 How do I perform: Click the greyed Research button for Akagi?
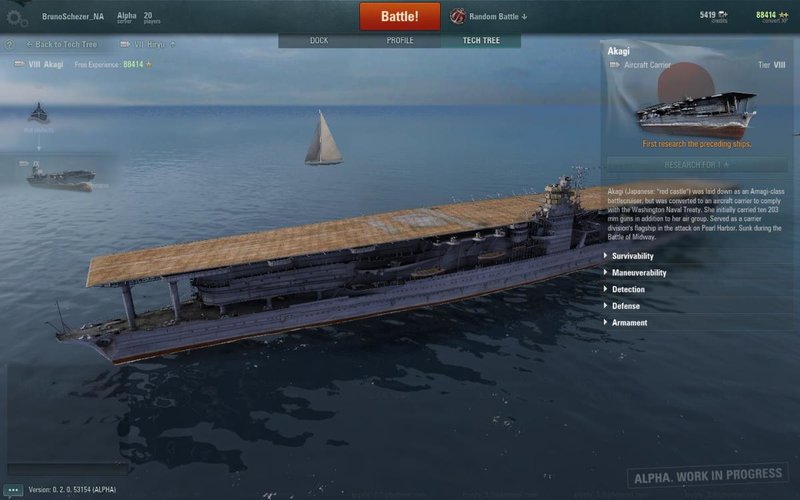[x=697, y=164]
